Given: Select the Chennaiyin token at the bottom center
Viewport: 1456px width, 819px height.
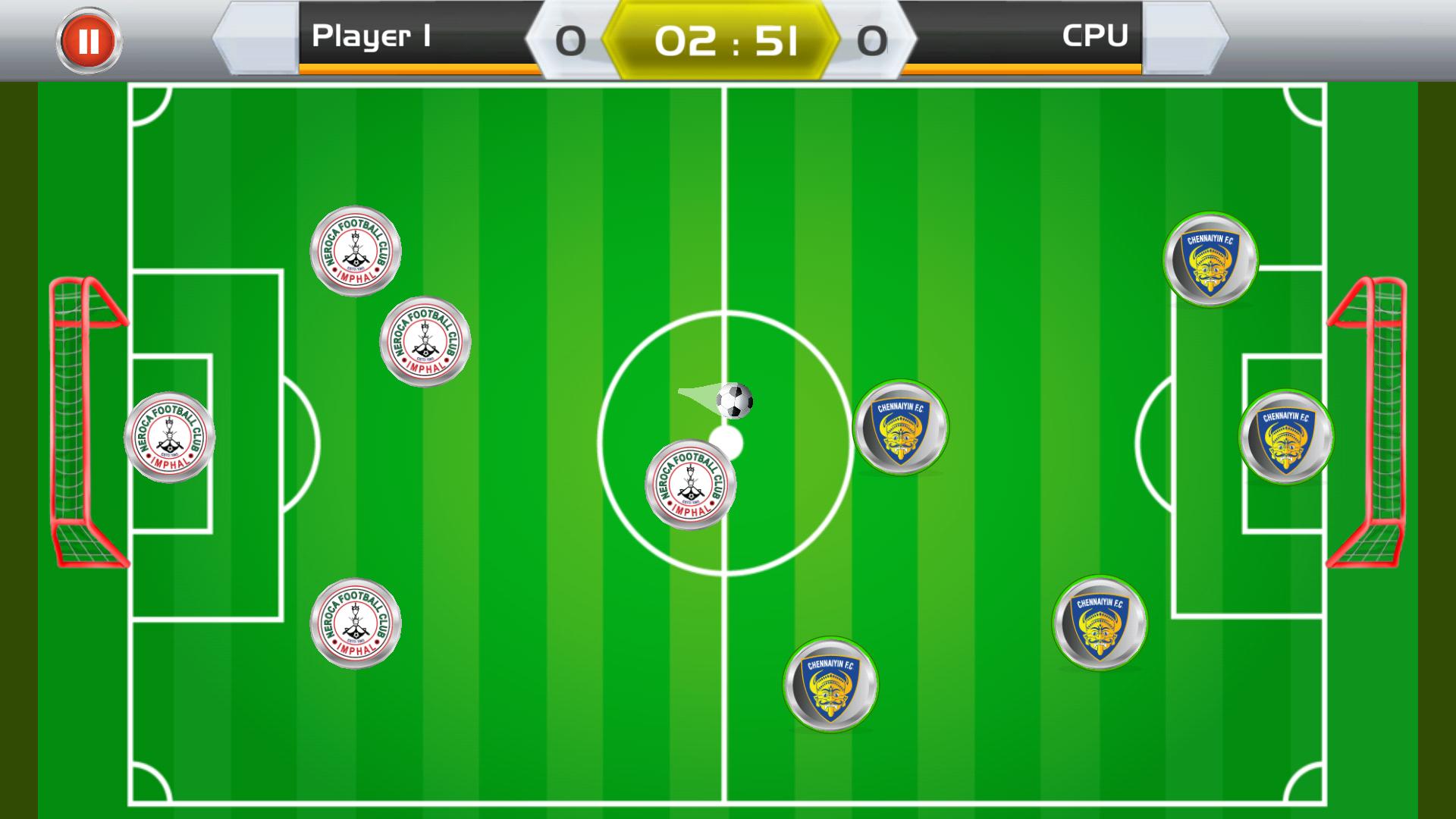Looking at the screenshot, I should click(x=833, y=685).
